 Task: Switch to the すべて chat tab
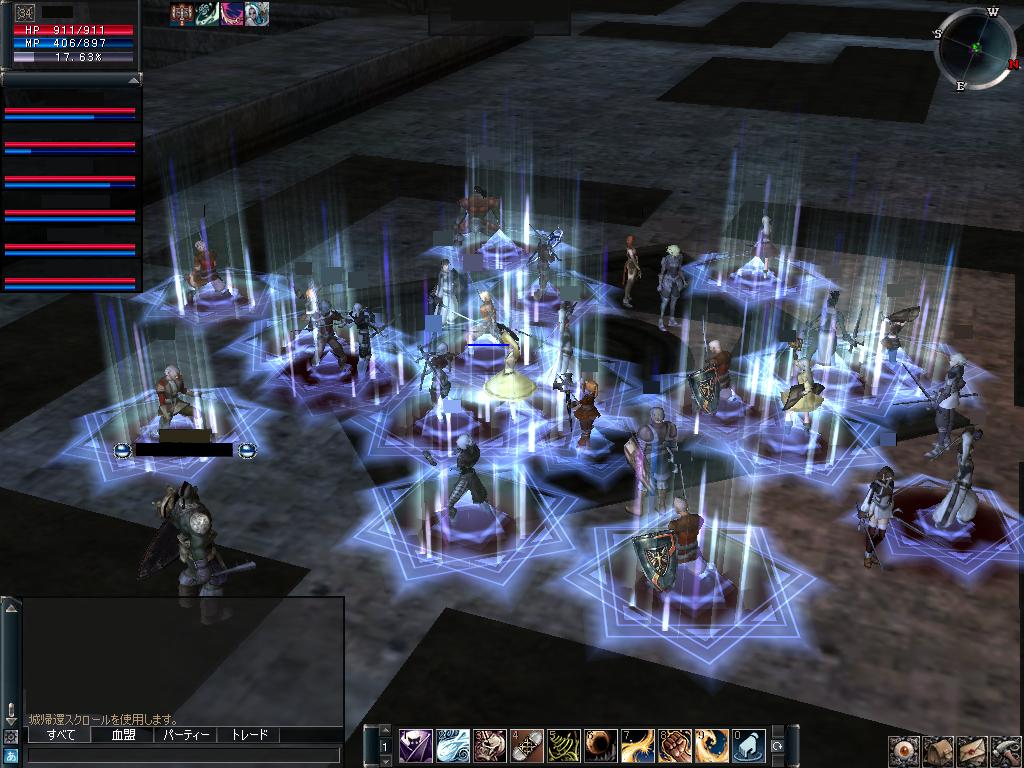[60, 735]
